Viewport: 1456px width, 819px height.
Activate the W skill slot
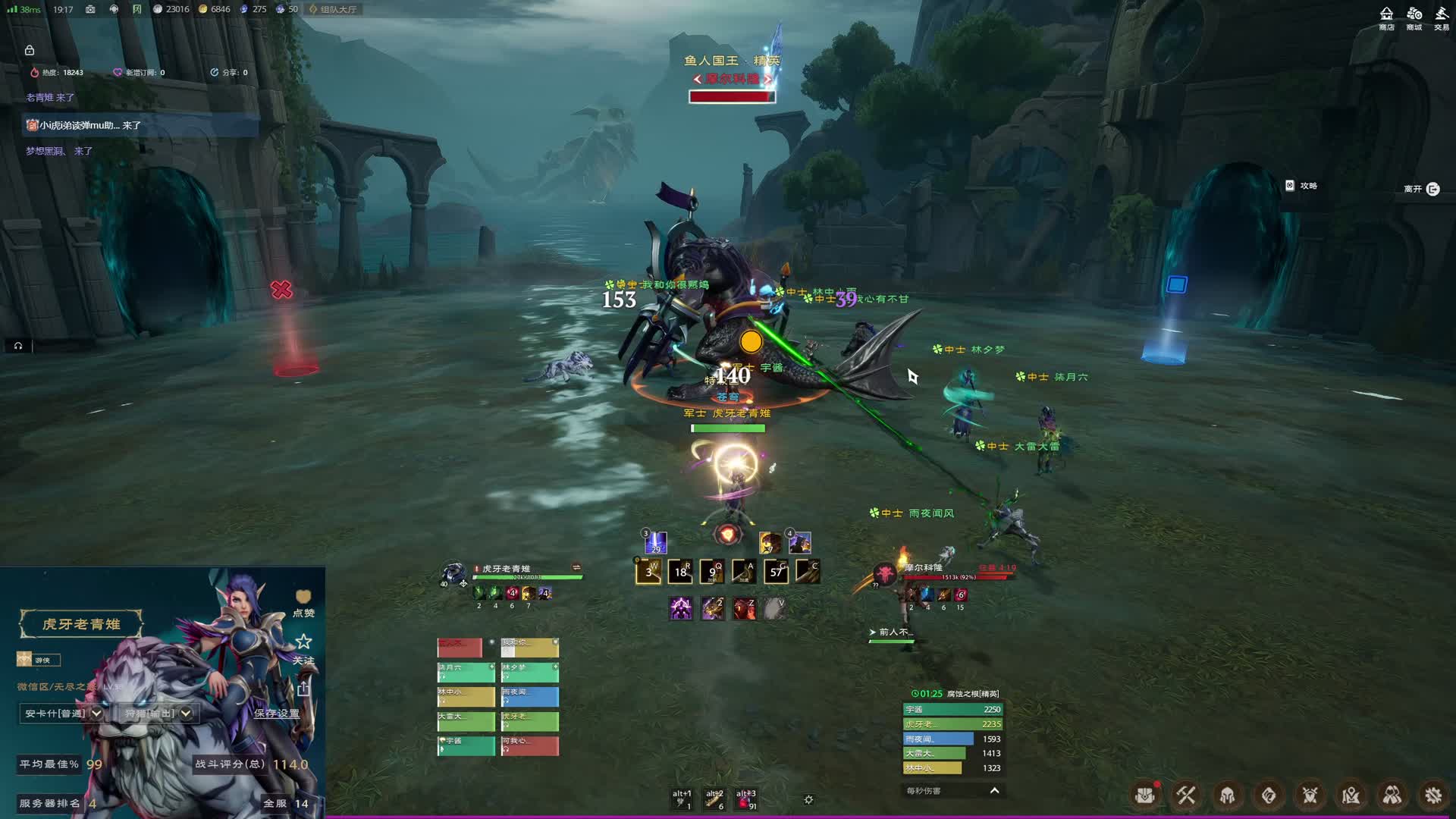(x=648, y=572)
